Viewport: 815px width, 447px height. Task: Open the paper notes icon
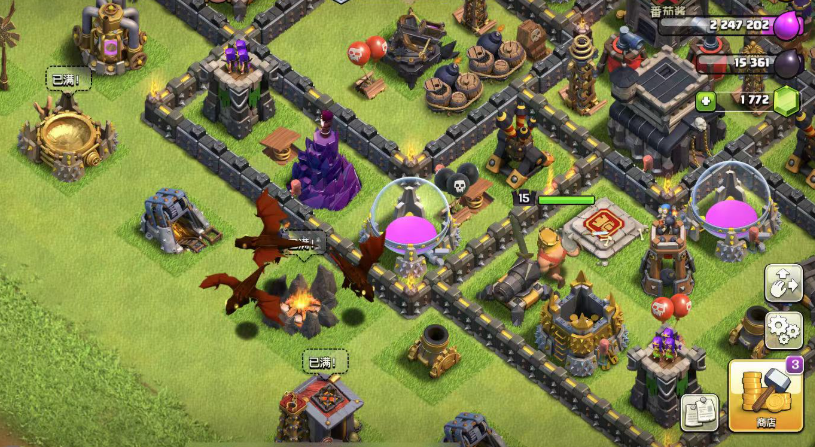[x=700, y=413]
